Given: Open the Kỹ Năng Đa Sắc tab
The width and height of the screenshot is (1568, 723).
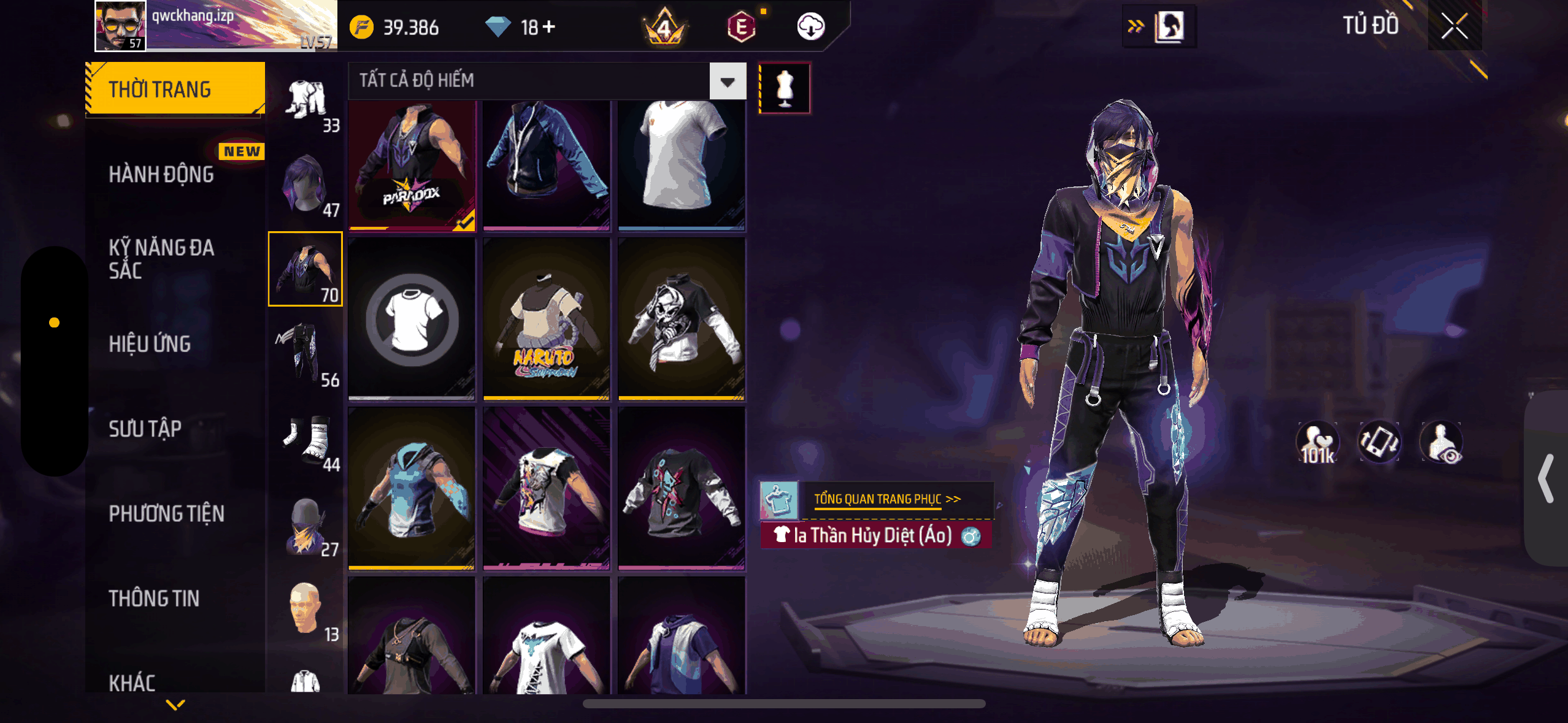Looking at the screenshot, I should tap(161, 259).
